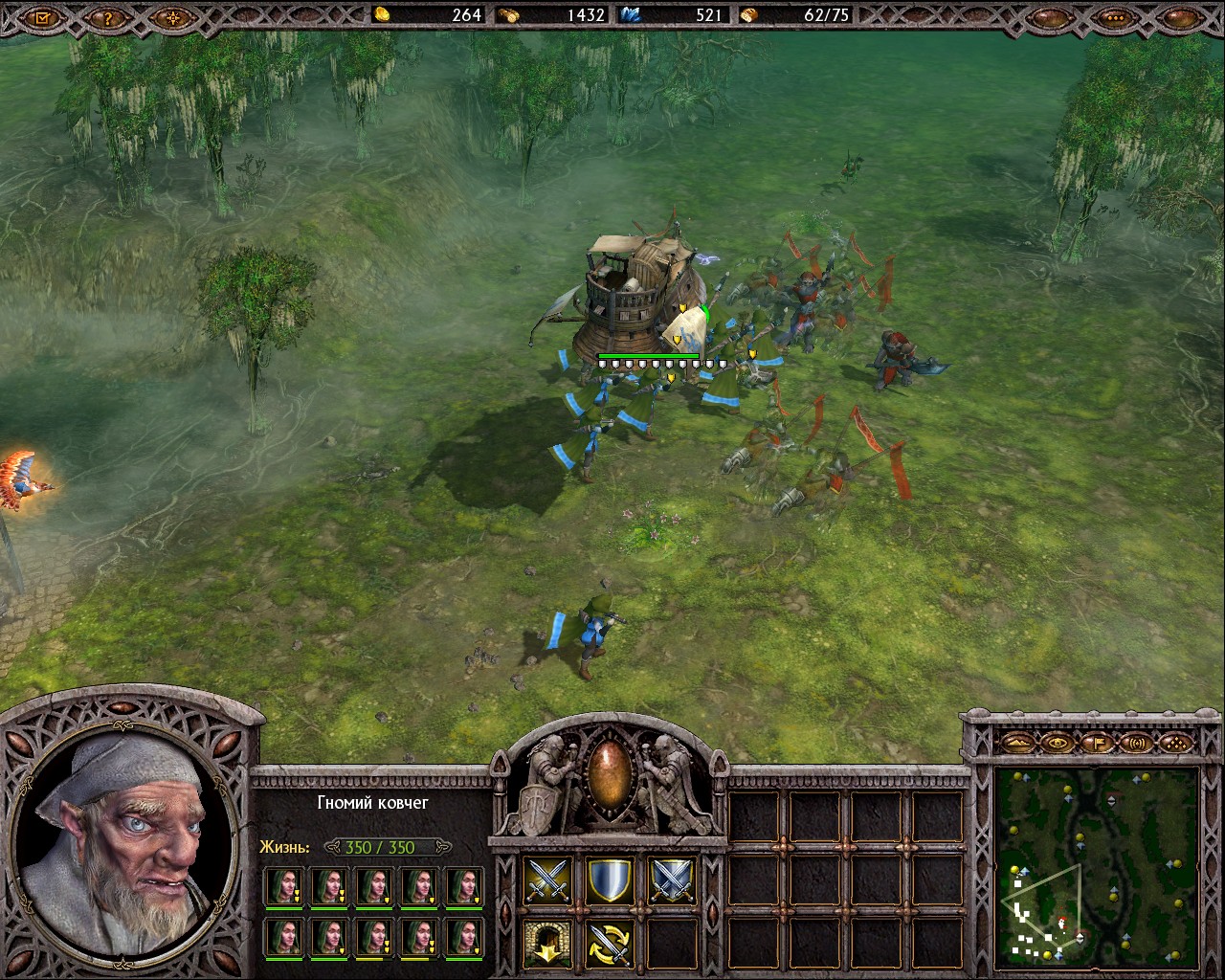Choose the shield defensive stance
This screenshot has height=980, width=1225.
610,880
